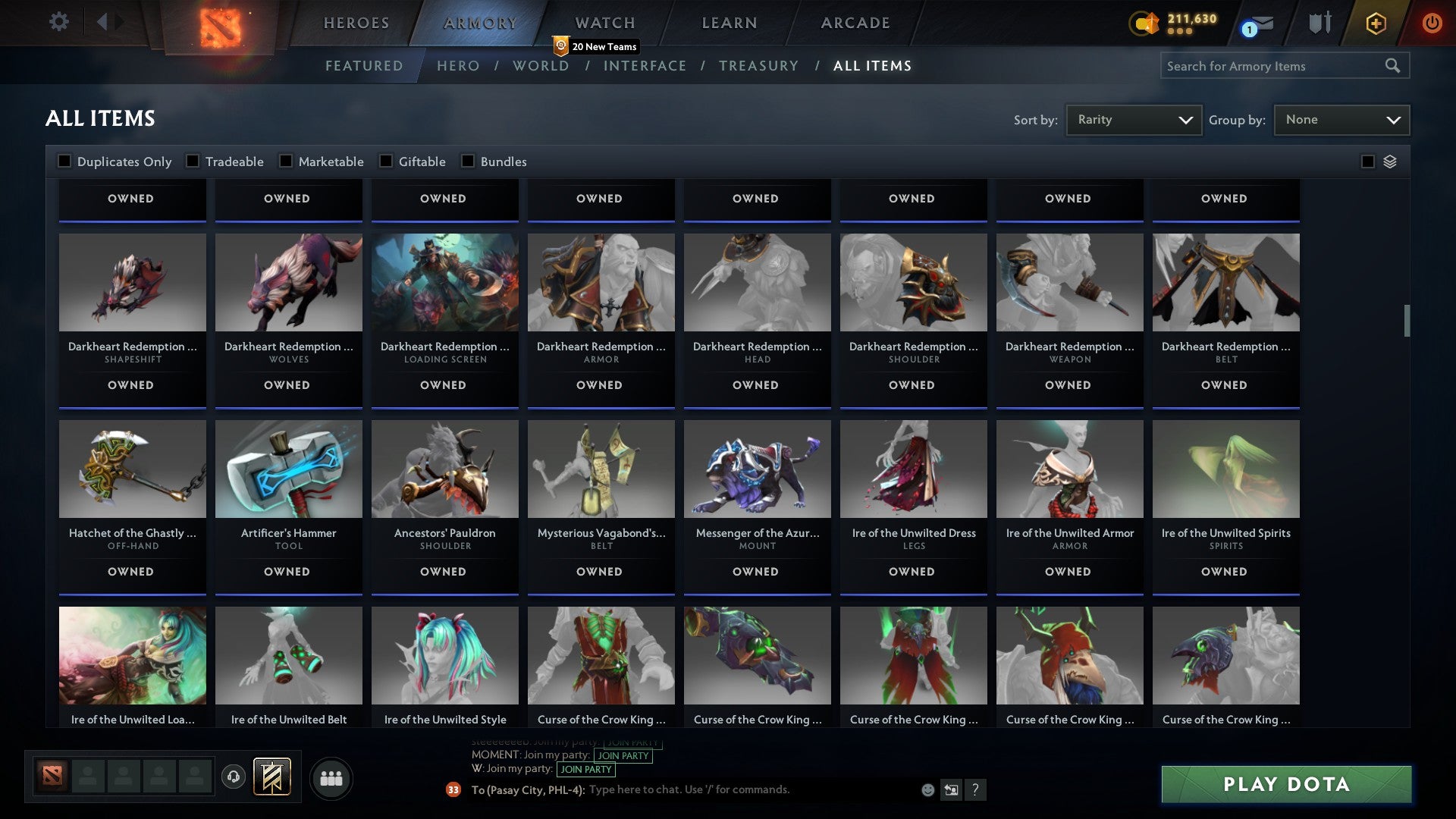Open the emoticon picker in chat
The height and width of the screenshot is (819, 1456).
point(927,789)
